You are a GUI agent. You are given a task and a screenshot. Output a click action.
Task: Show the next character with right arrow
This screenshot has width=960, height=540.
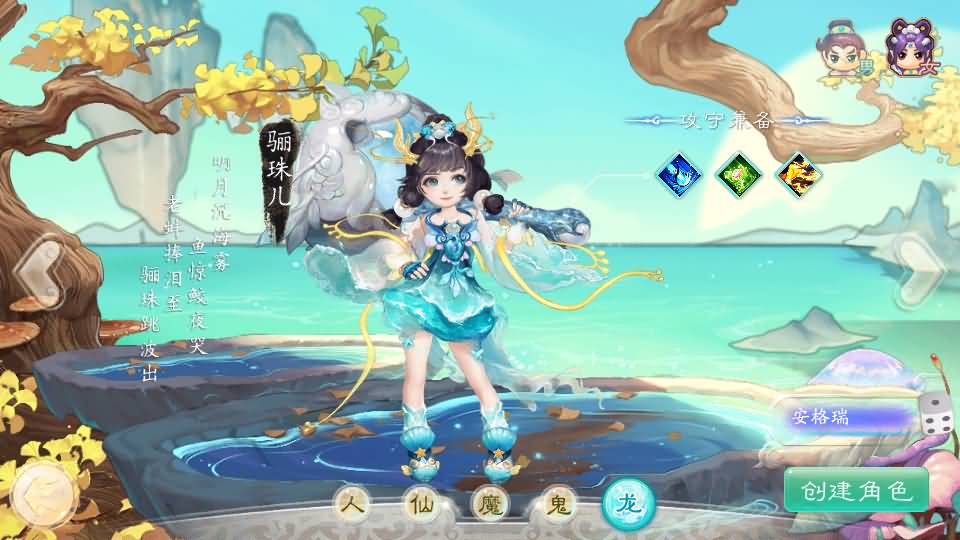(918, 266)
